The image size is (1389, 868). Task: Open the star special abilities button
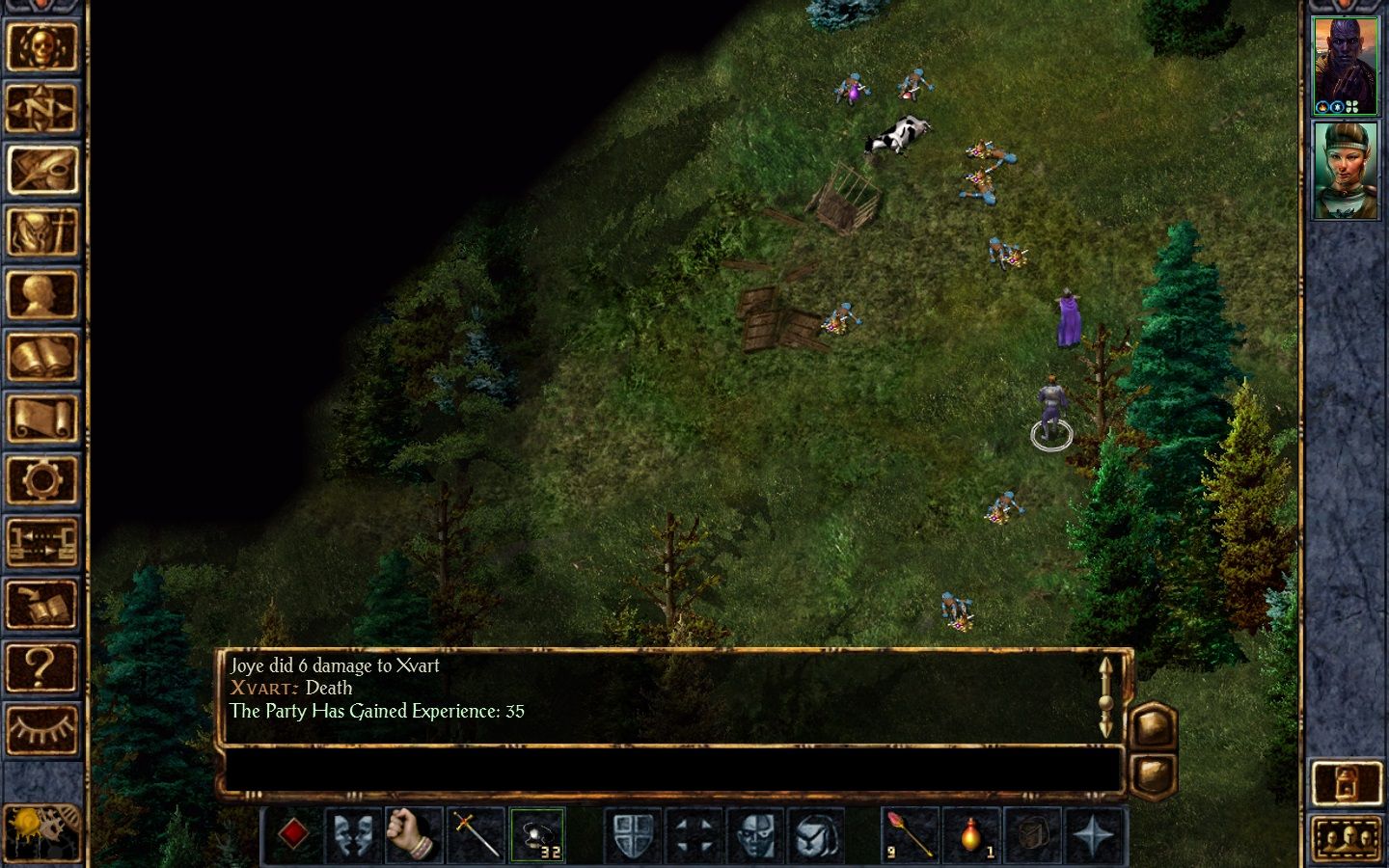click(1095, 834)
